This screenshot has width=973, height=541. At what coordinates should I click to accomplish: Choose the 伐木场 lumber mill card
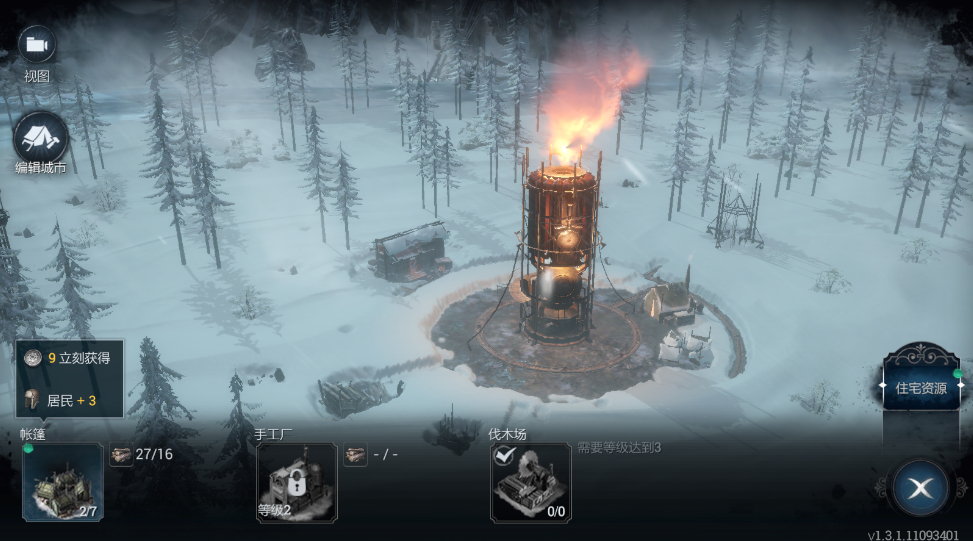(x=530, y=483)
